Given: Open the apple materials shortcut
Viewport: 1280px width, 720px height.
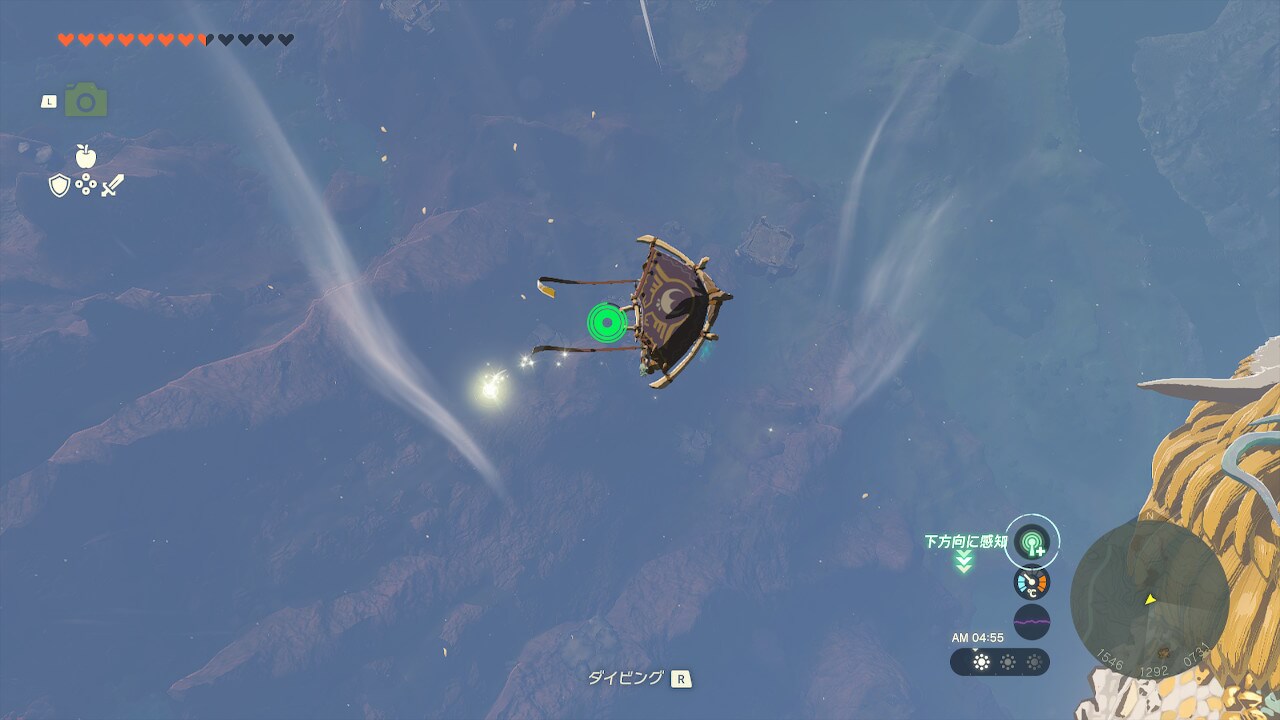Looking at the screenshot, I should tap(86, 156).
